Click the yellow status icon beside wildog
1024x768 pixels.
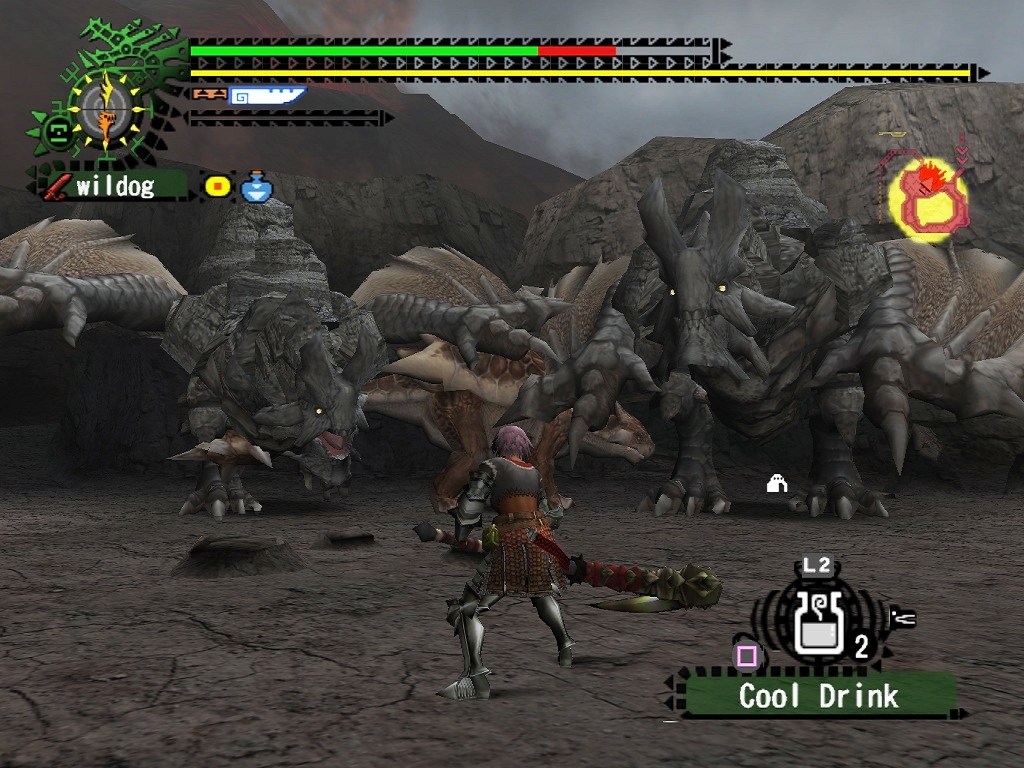(x=218, y=186)
